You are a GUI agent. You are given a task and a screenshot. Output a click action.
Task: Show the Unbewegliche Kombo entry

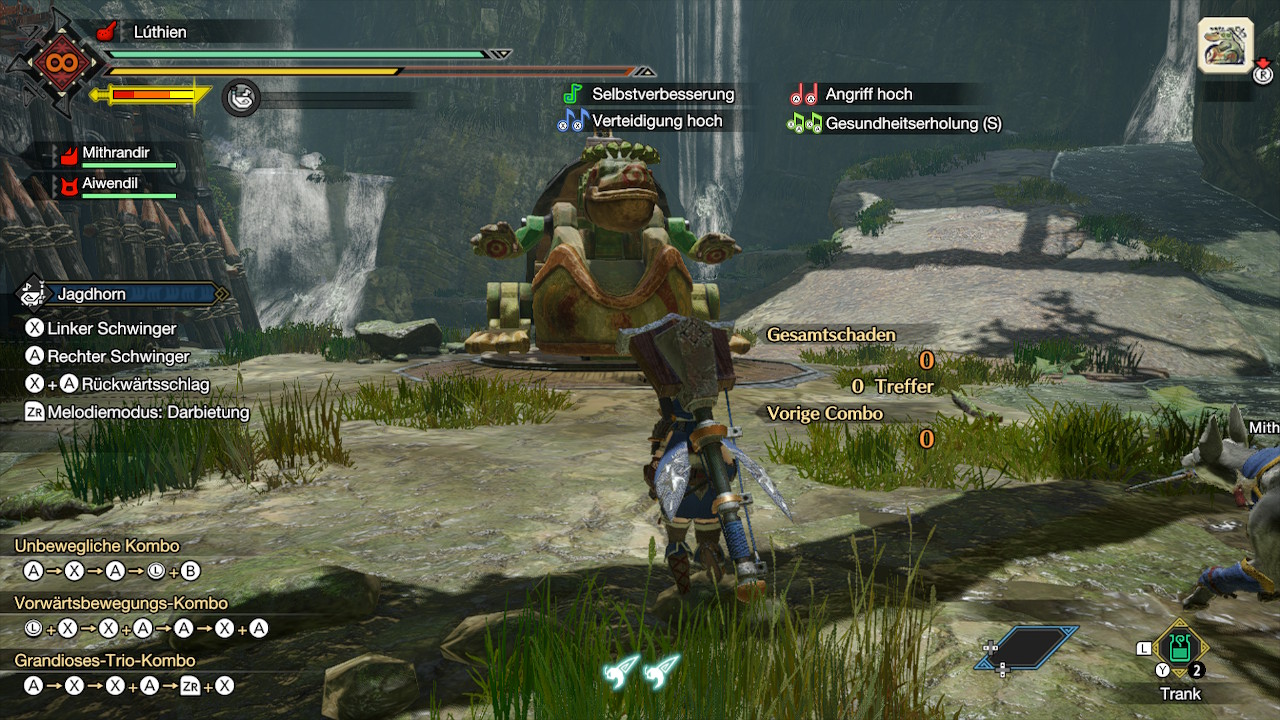(x=97, y=546)
